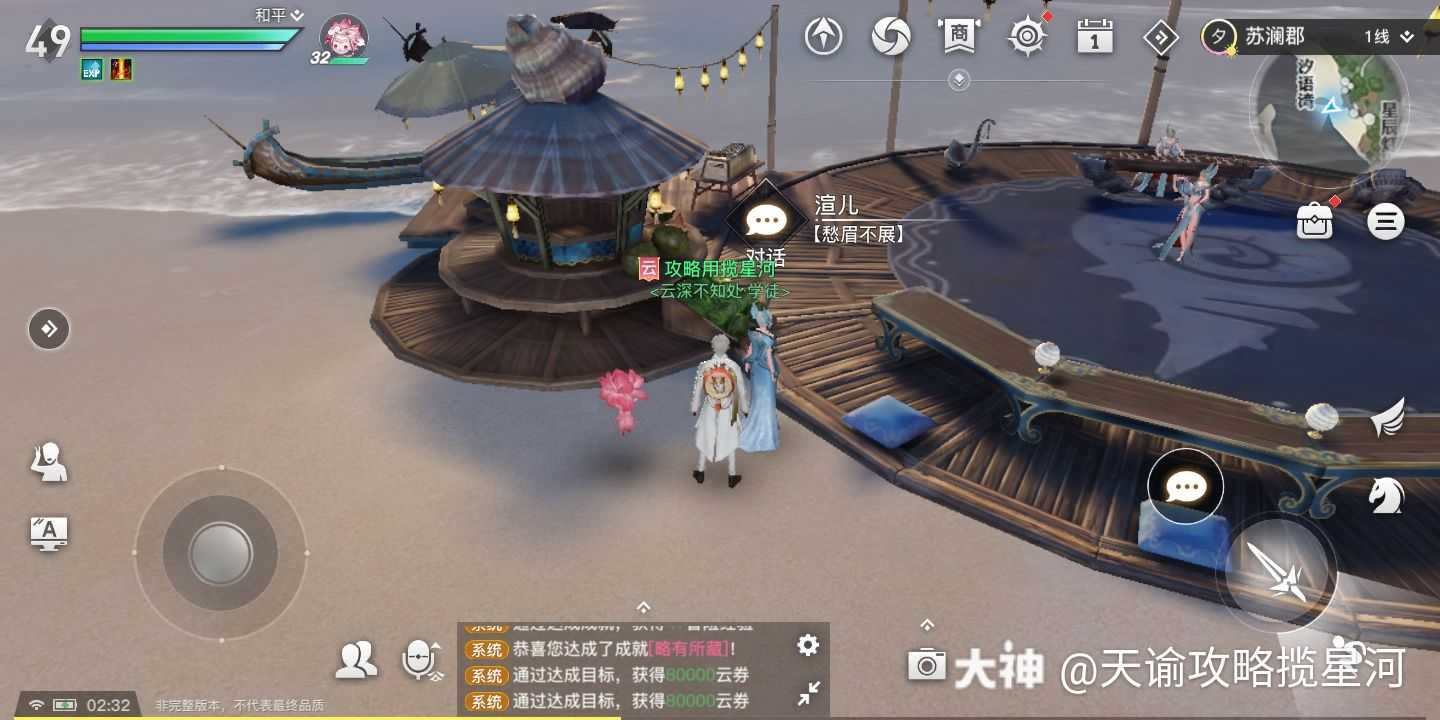The width and height of the screenshot is (1440, 720).
Task: Tap the 对话 bubble to talk to 渲儿
Action: point(764,218)
